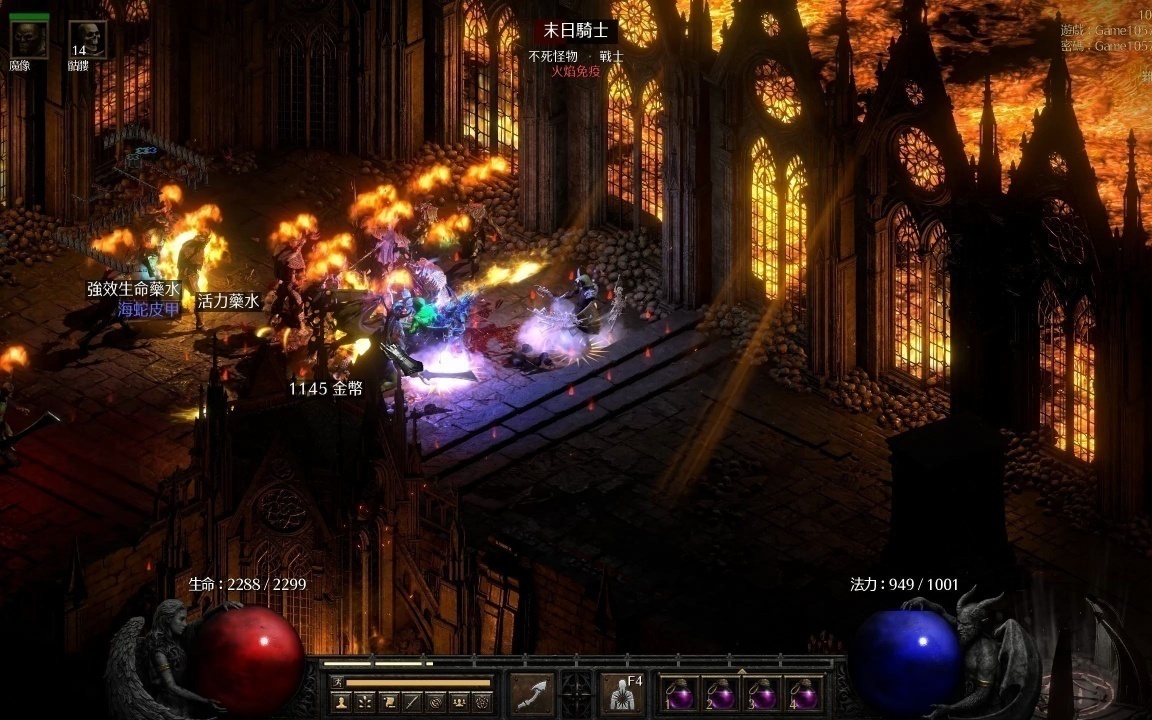Image resolution: width=1152 pixels, height=720 pixels.
Task: Open the character sheet bust icon
Action: click(x=340, y=701)
